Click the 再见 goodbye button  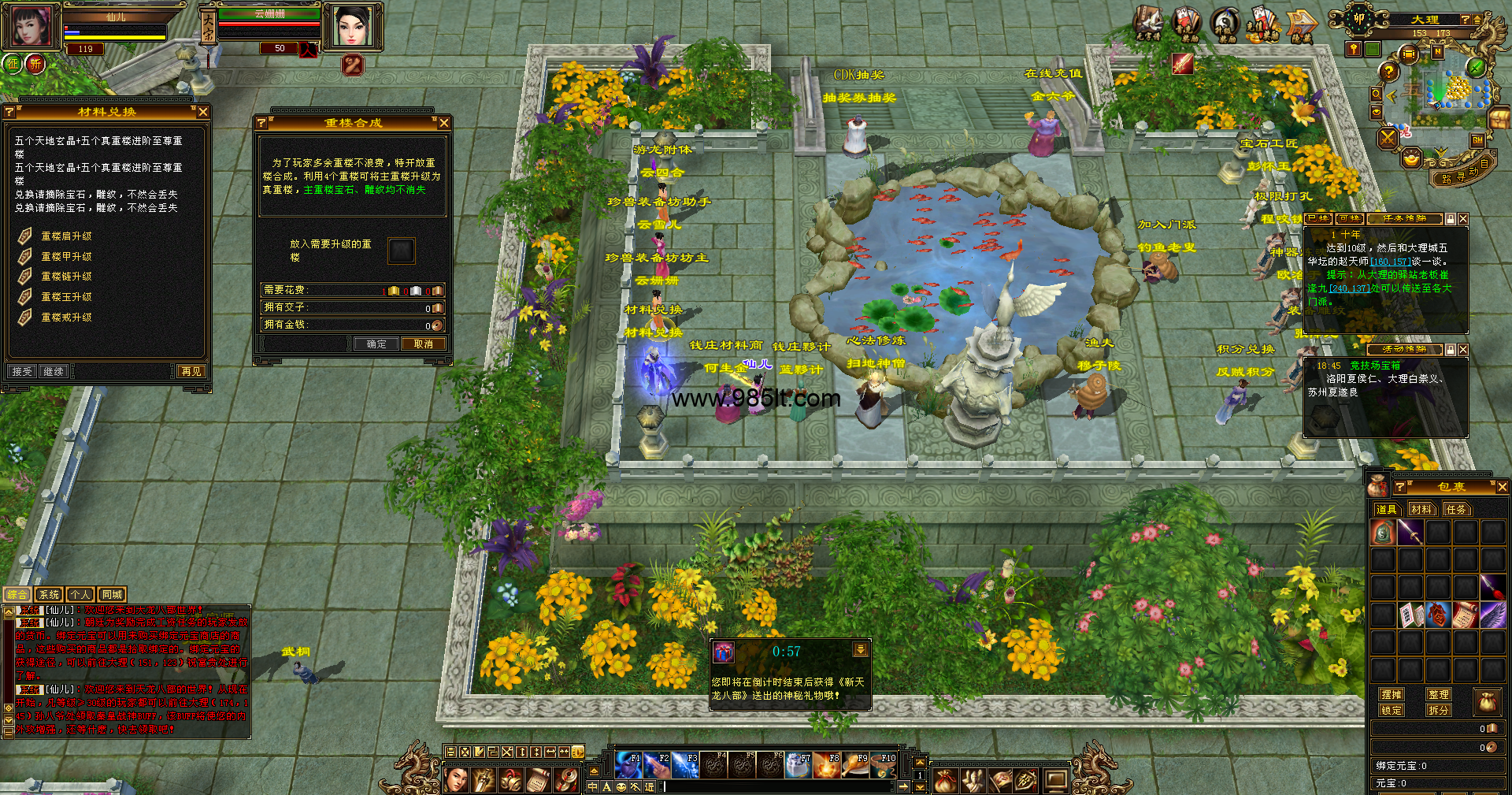(x=191, y=371)
